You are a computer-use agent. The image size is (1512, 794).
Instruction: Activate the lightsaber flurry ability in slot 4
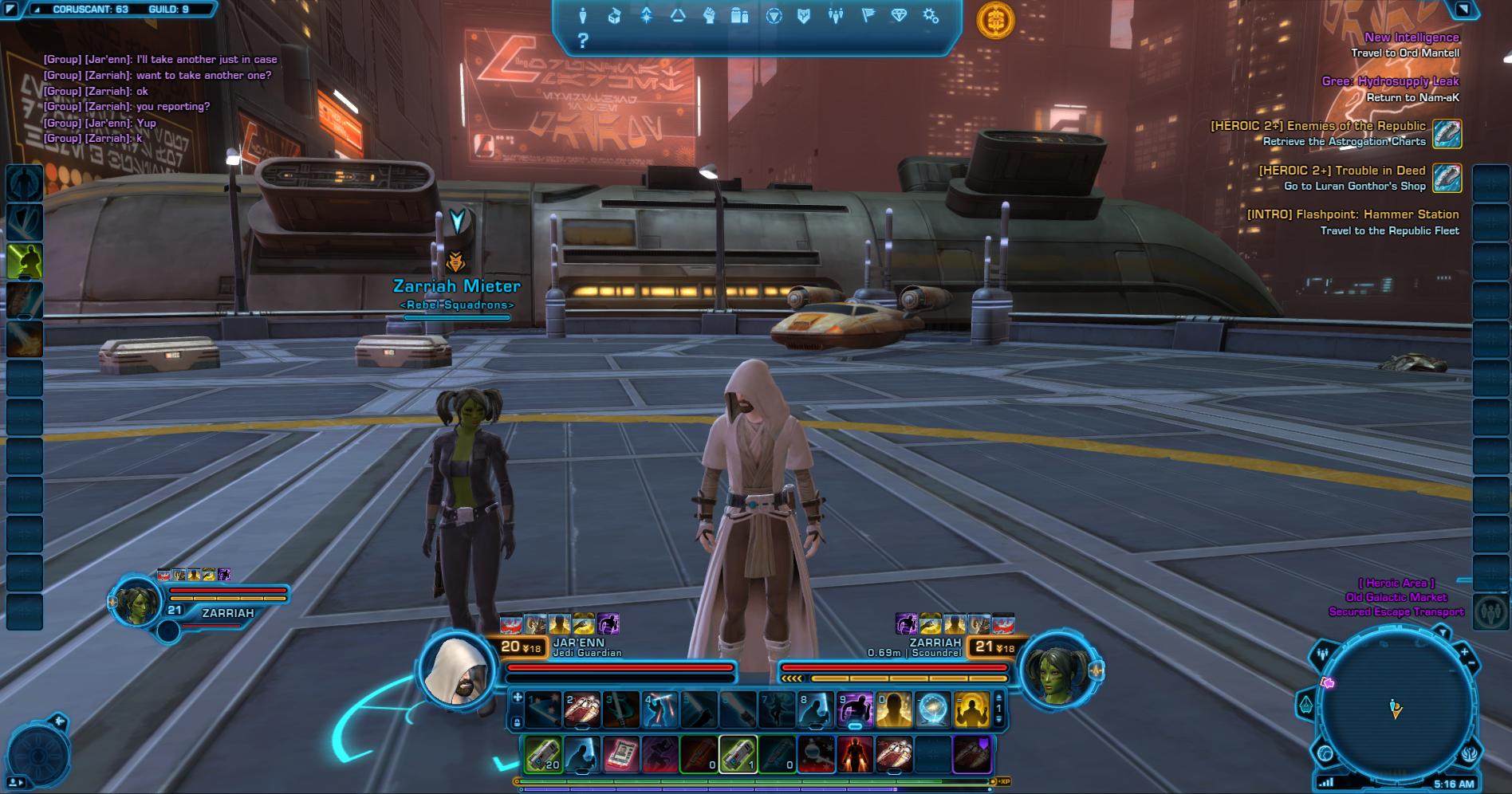(x=660, y=709)
